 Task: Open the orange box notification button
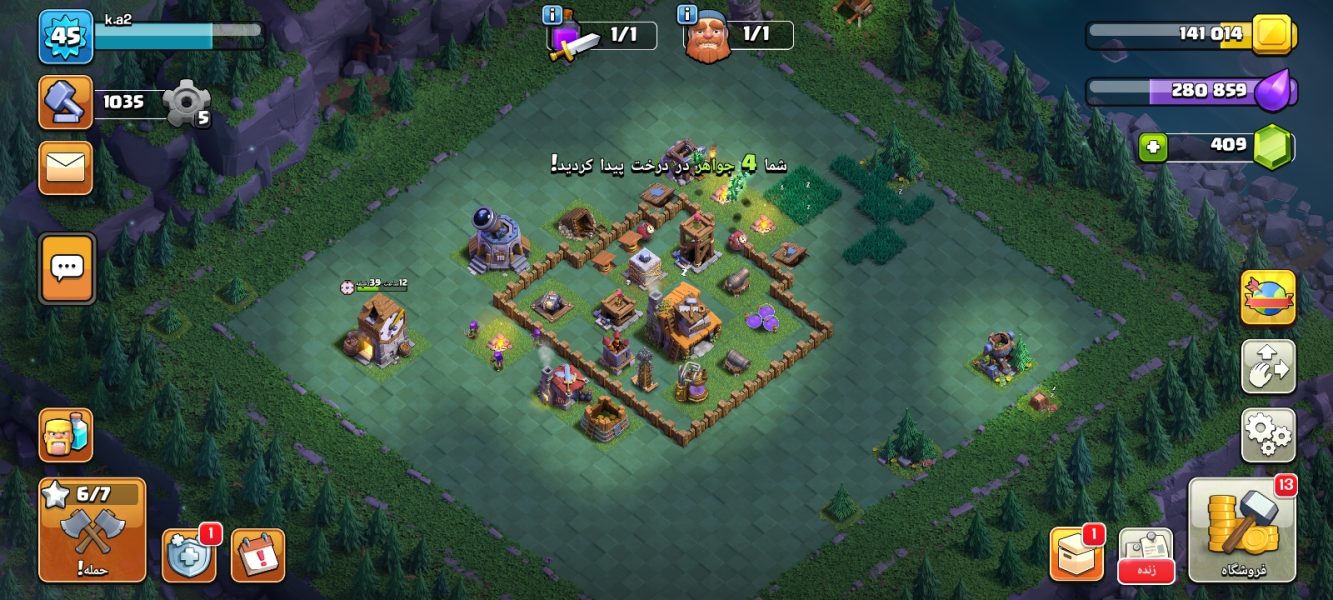[1076, 555]
